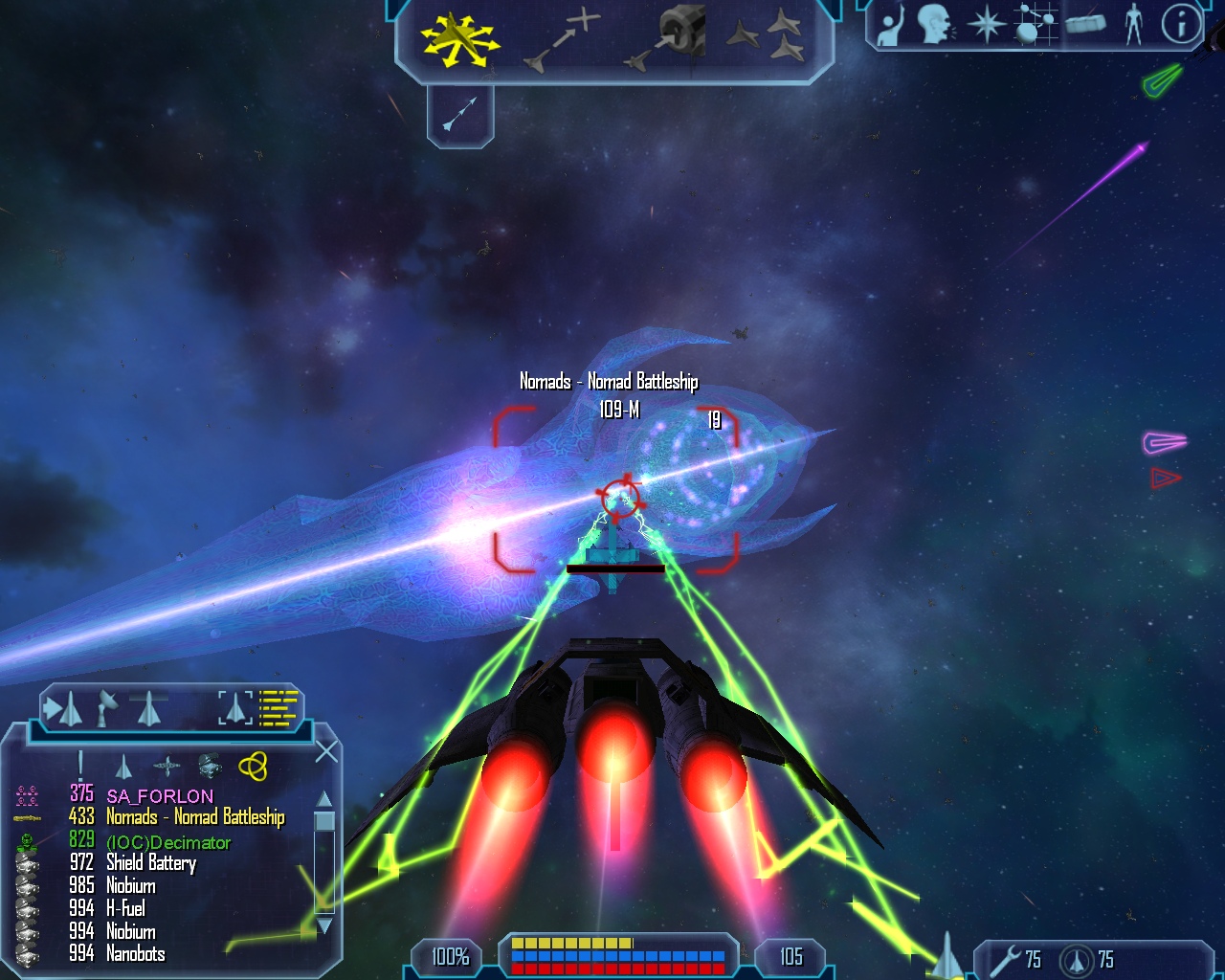The image size is (1225, 980).
Task: Activate the Go To maneuver icon
Action: pyautogui.click(x=563, y=40)
